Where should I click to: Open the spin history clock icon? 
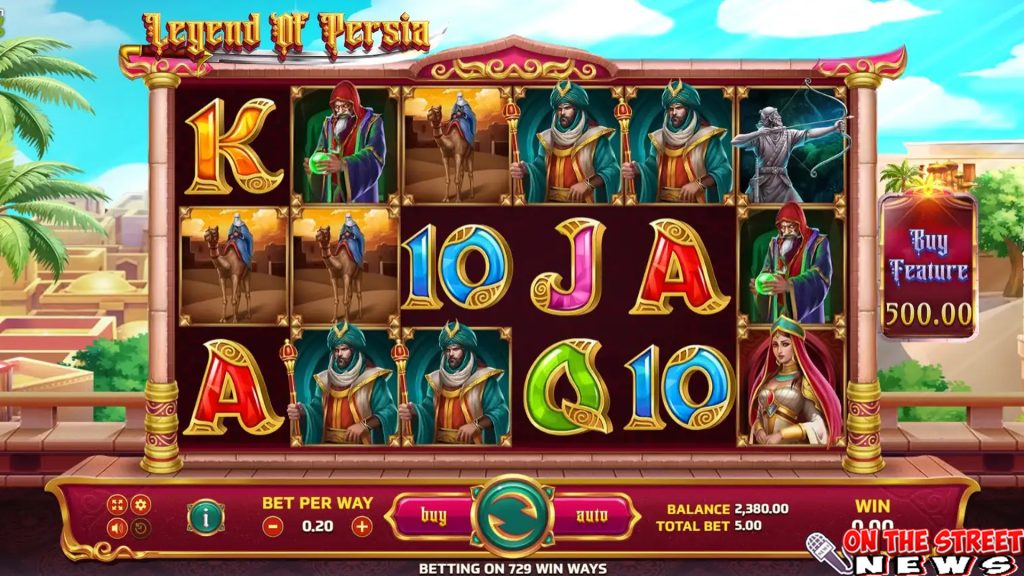pyautogui.click(x=140, y=527)
